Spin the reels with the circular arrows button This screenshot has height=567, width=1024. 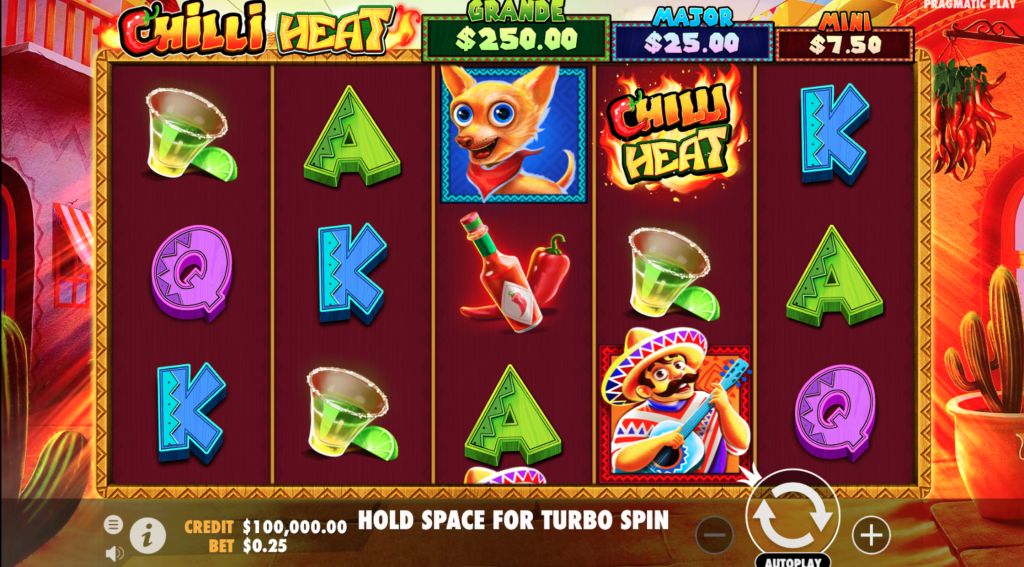tap(792, 514)
